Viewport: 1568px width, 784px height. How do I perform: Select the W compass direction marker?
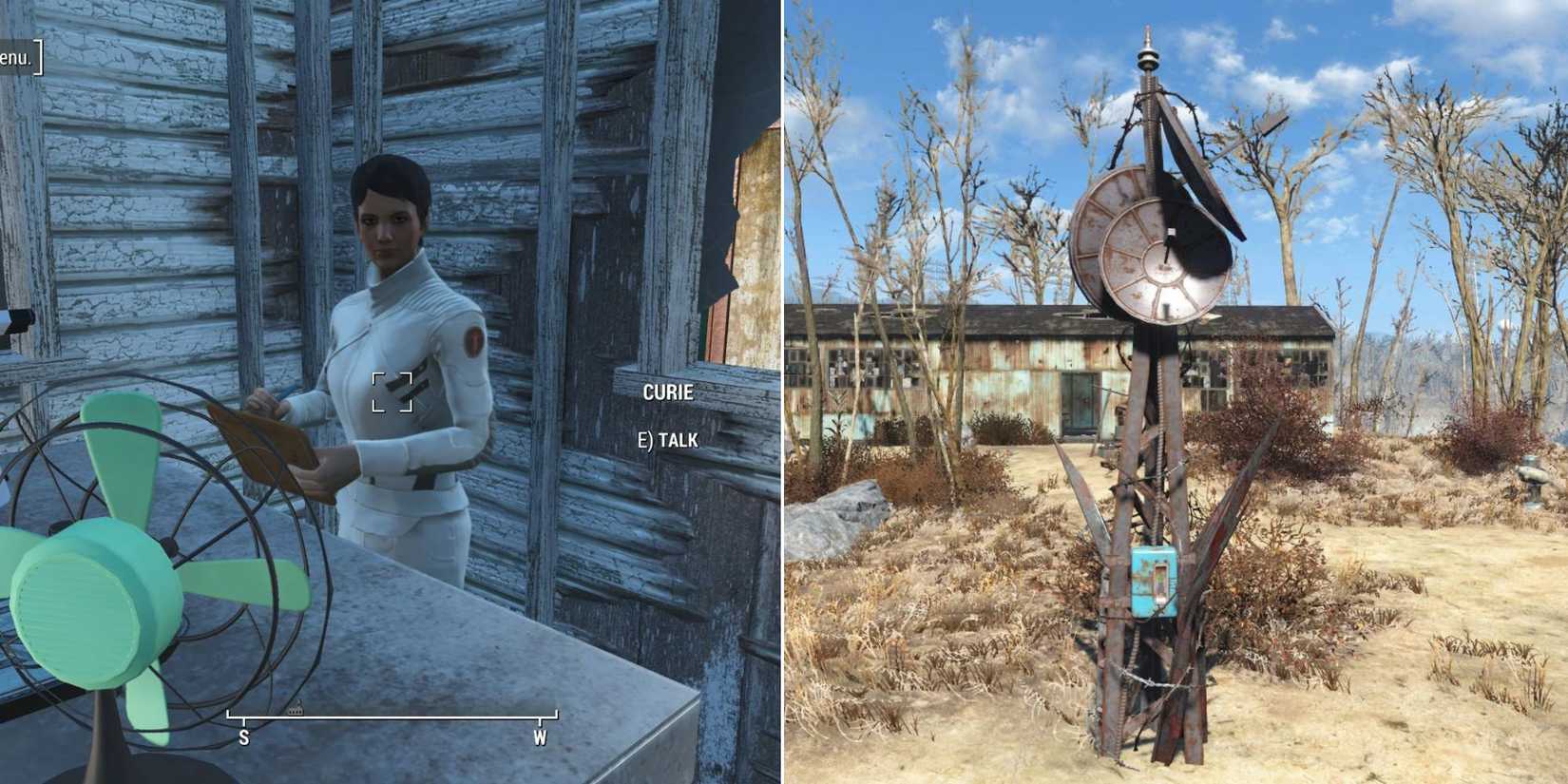click(x=540, y=737)
